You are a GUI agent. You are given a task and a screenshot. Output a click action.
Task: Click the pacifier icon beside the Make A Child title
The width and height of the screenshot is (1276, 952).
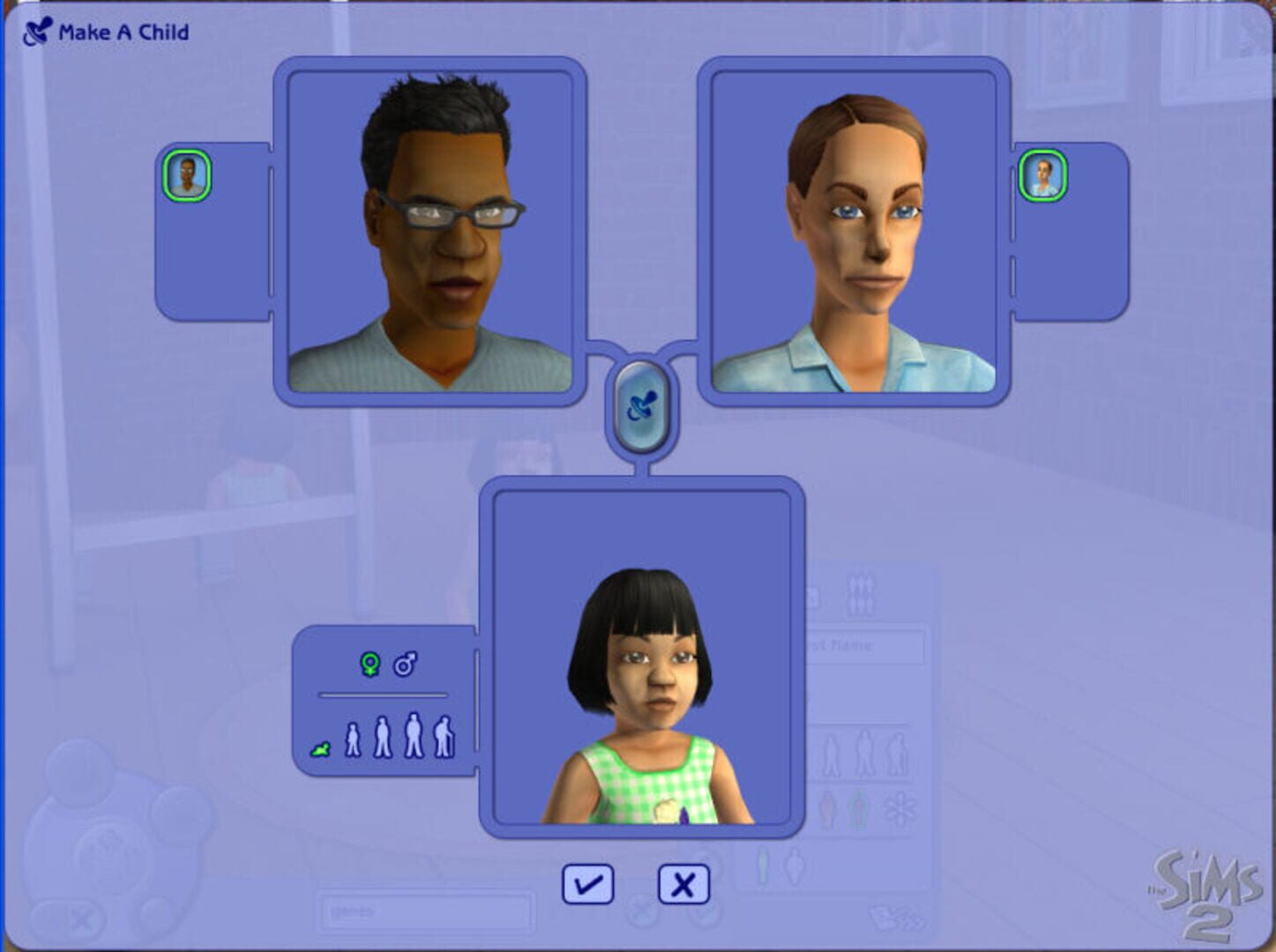(x=36, y=29)
